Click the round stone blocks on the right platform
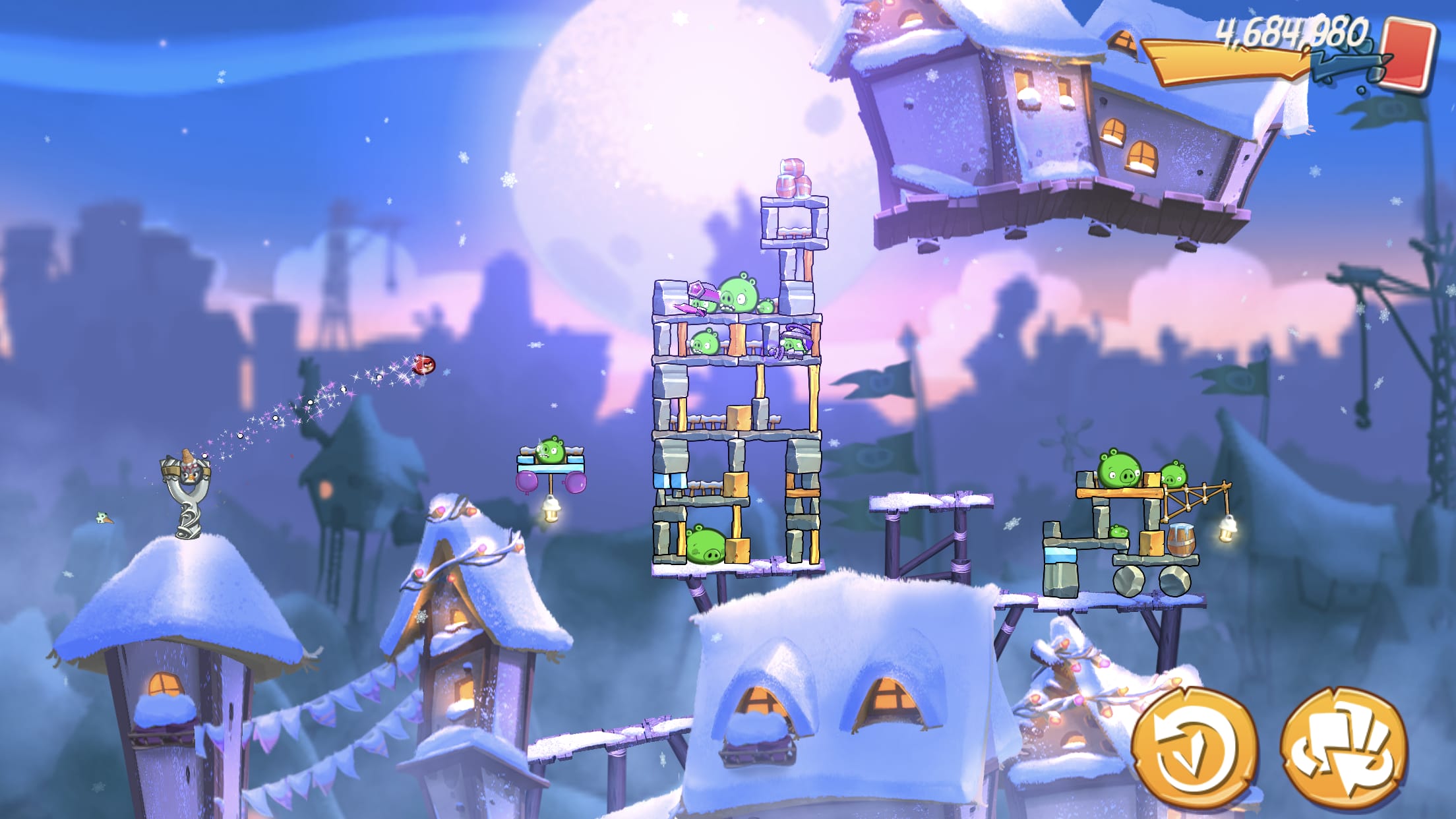1456x819 pixels. [1151, 580]
